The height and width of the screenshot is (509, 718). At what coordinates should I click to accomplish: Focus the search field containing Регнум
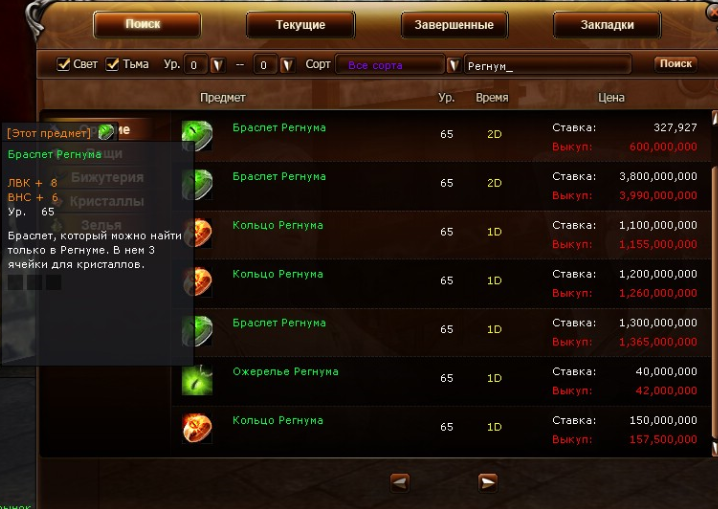[546, 65]
